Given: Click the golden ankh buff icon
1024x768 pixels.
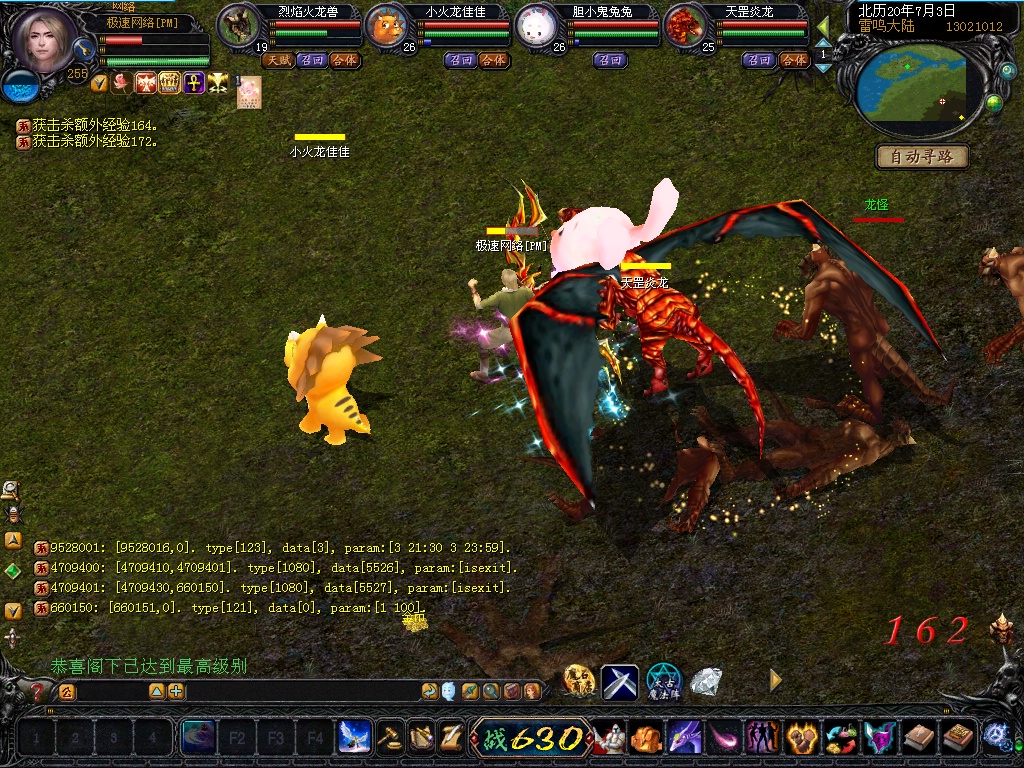Looking at the screenshot, I should 193,83.
